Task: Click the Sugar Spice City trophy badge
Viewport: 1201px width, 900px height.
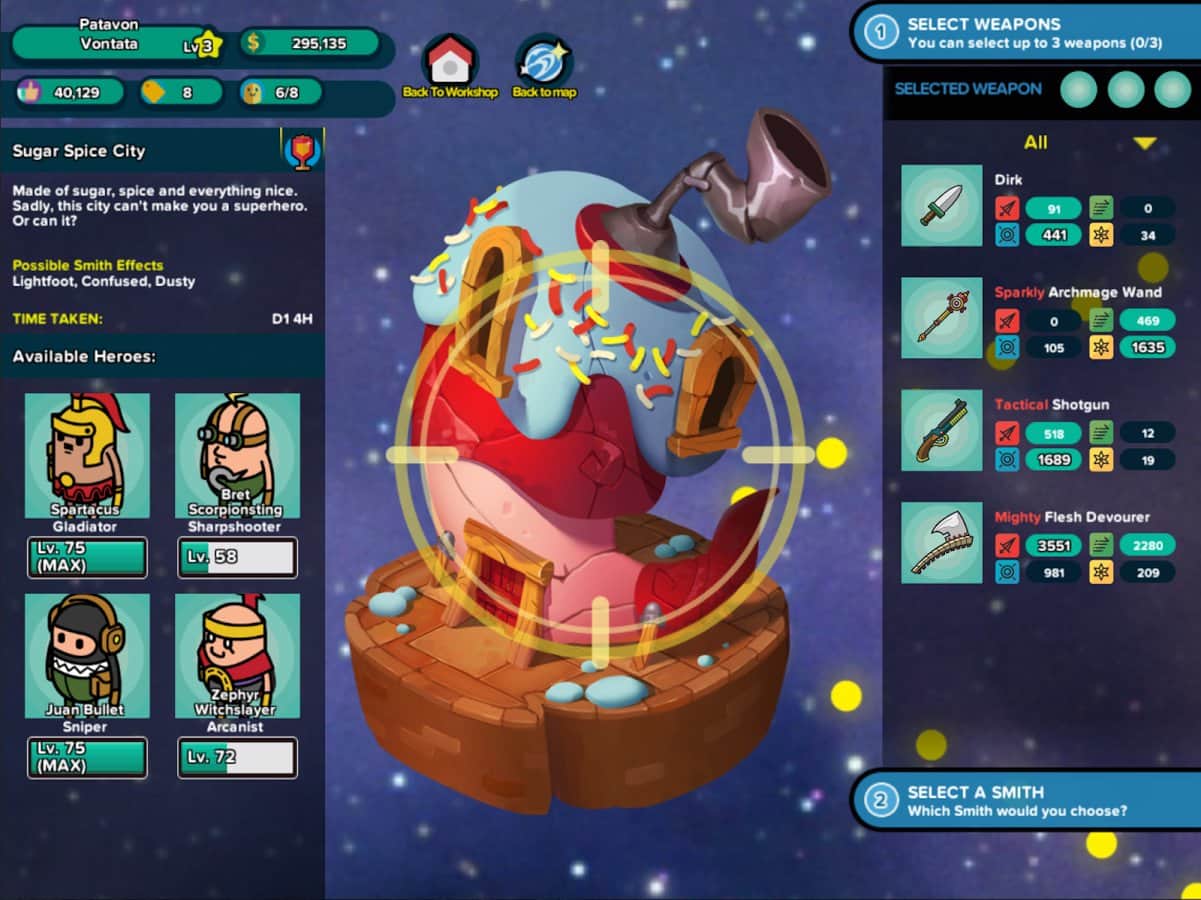Action: pos(300,151)
